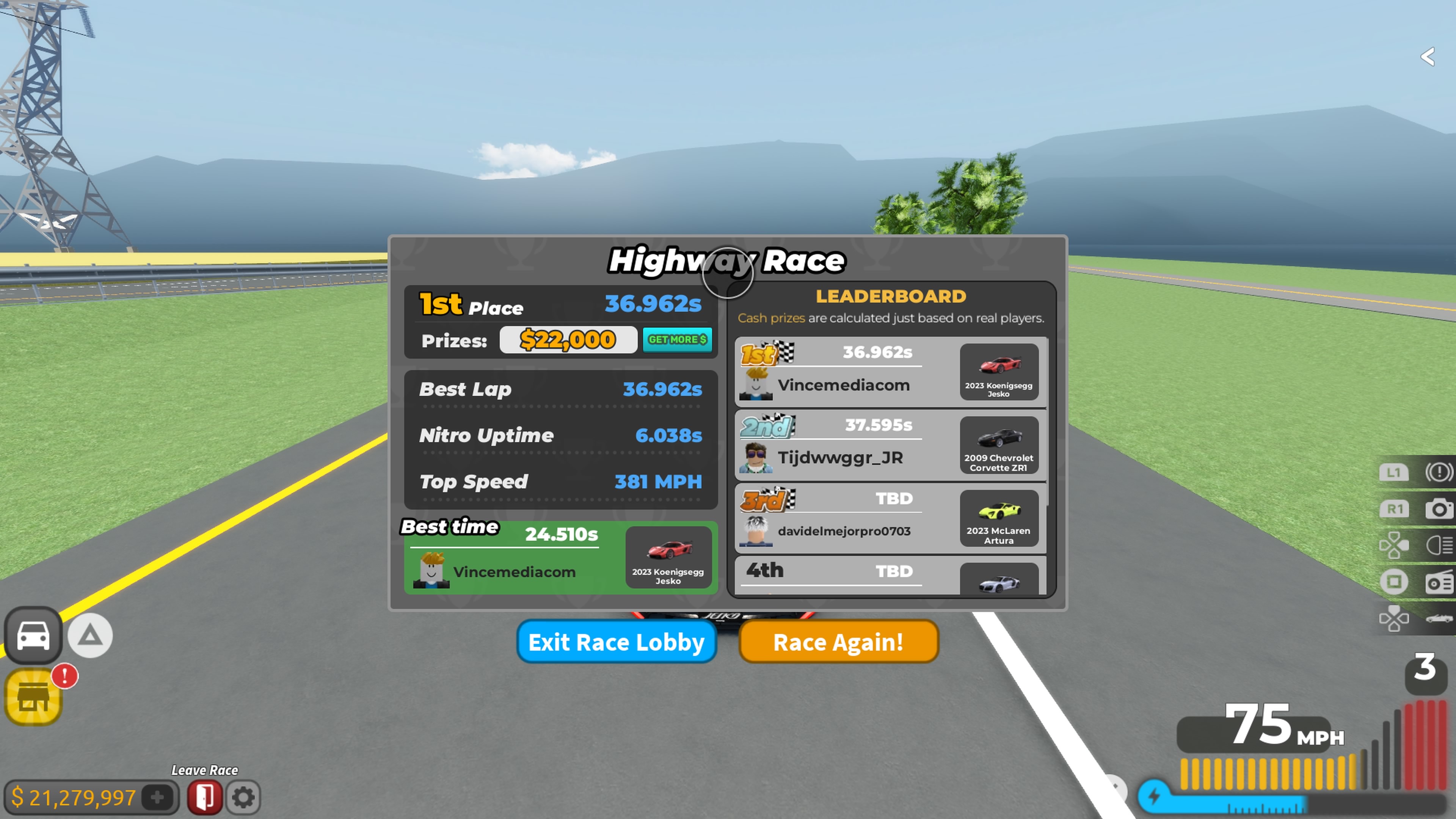The height and width of the screenshot is (819, 1456).
Task: Toggle the headlights icon
Action: [x=1439, y=546]
